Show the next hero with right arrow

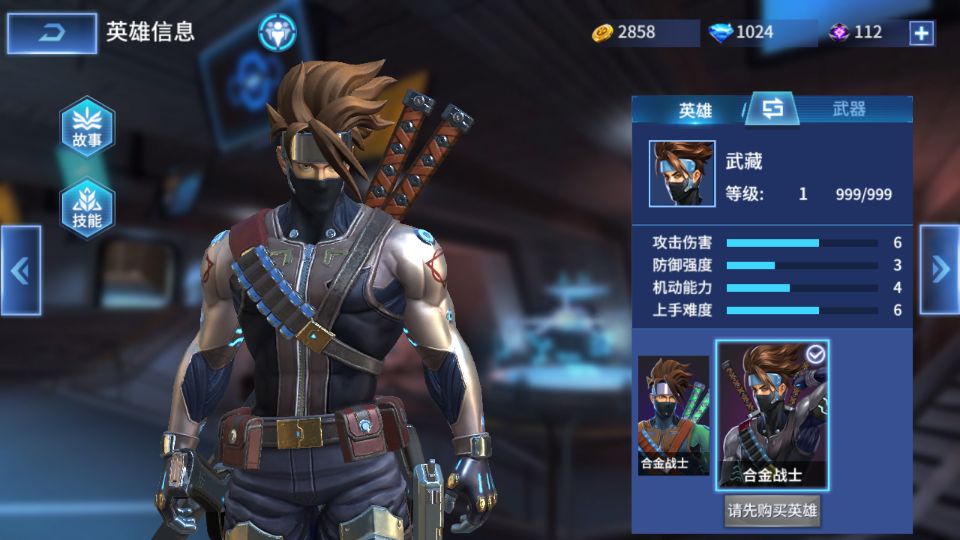pyautogui.click(x=939, y=269)
